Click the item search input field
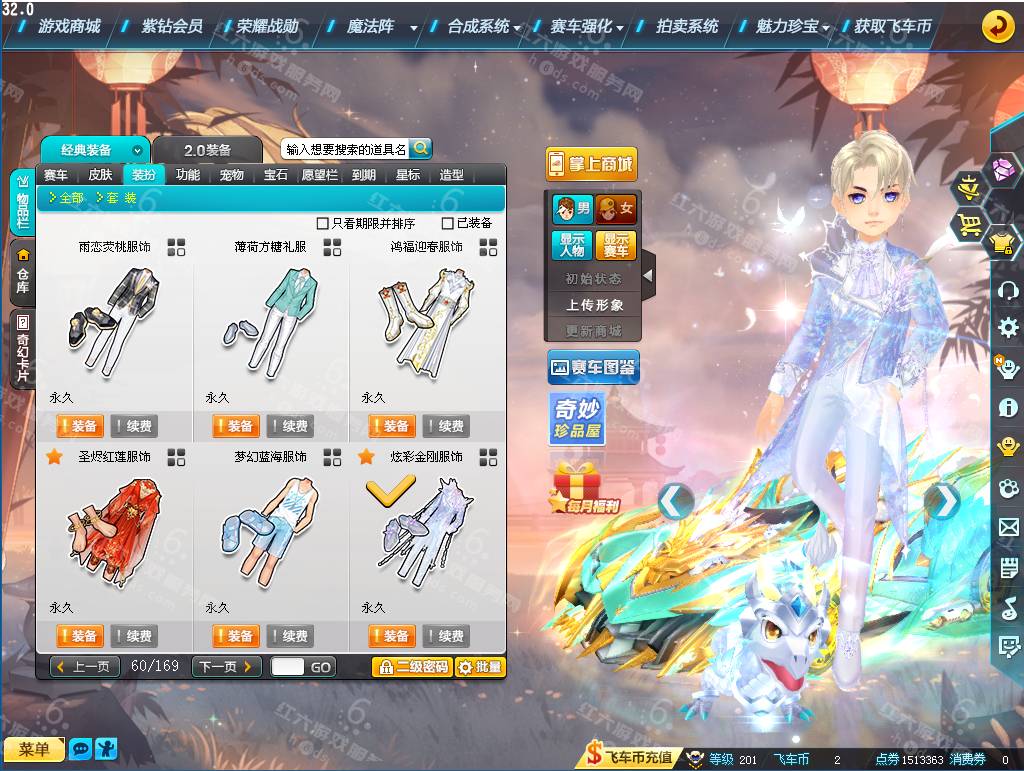The image size is (1024, 771). [x=345, y=149]
